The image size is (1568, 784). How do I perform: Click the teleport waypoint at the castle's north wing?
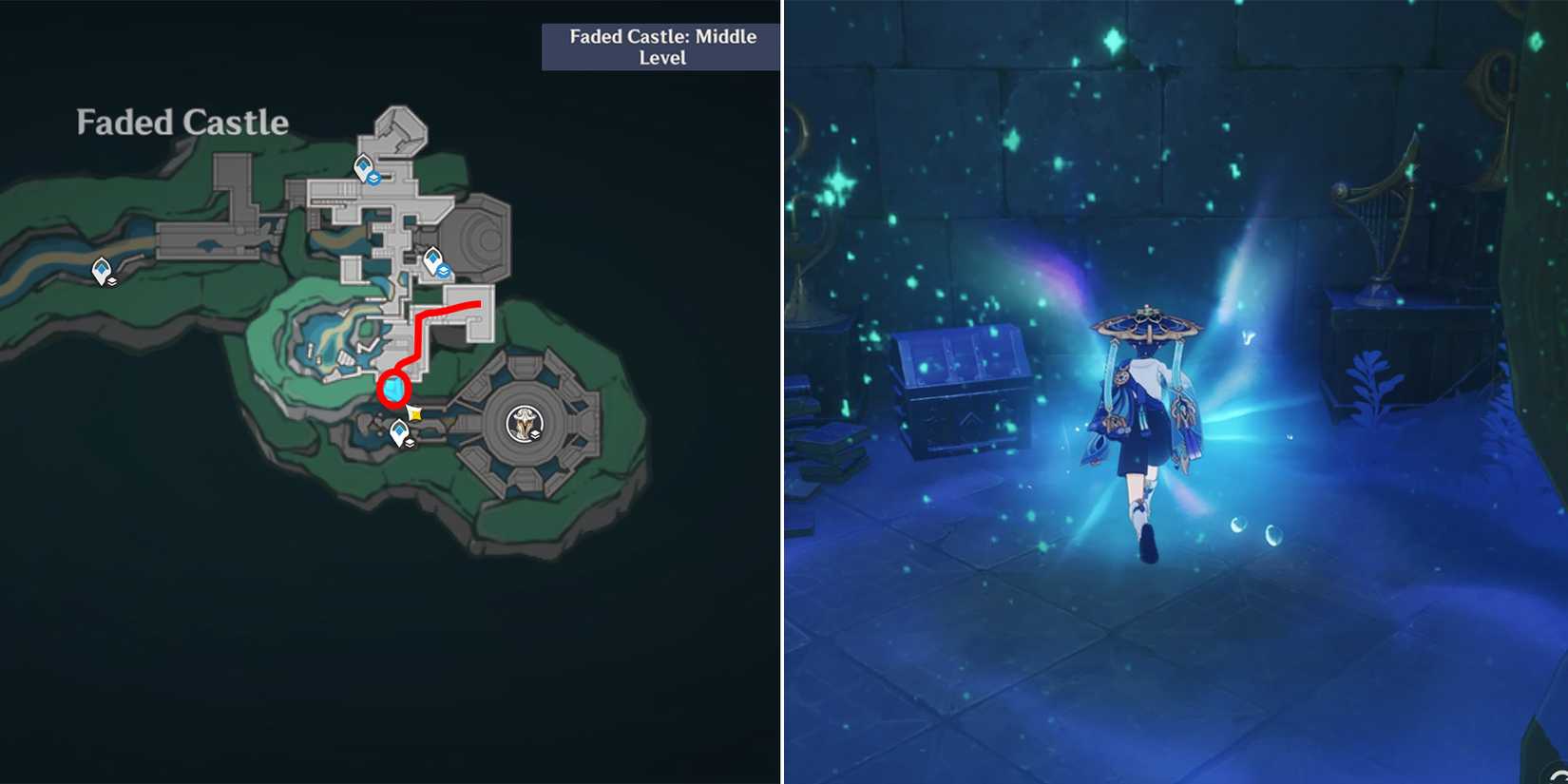(362, 167)
